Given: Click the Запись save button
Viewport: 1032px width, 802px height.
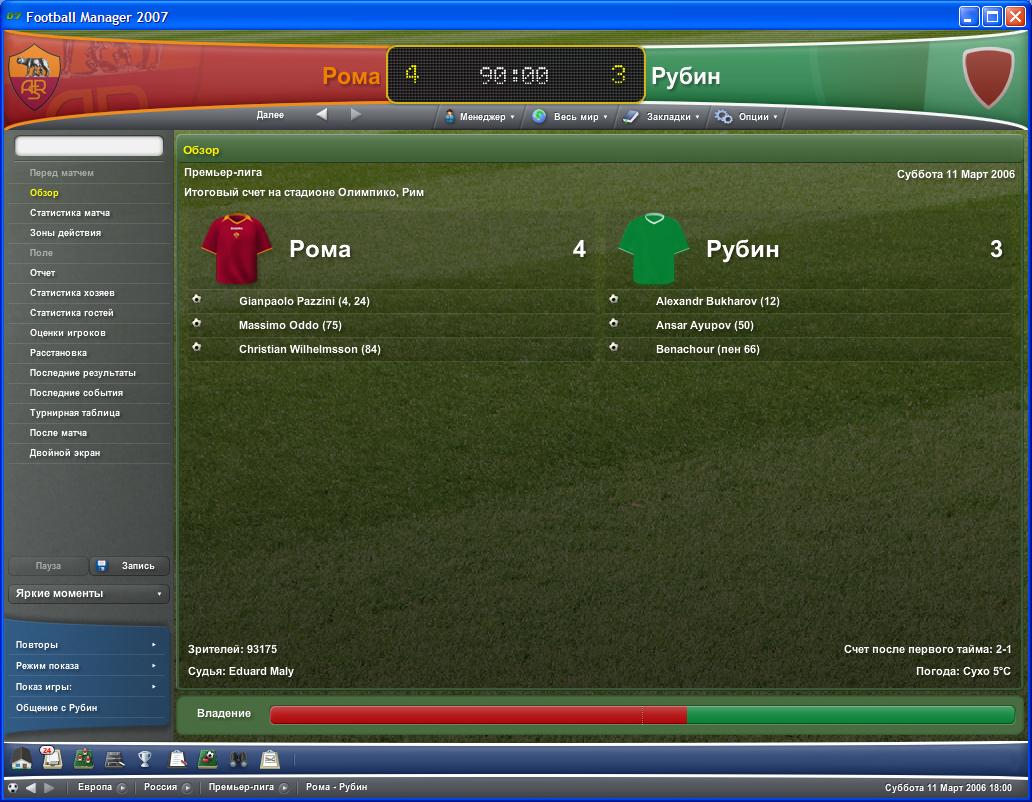Looking at the screenshot, I should tap(130, 566).
